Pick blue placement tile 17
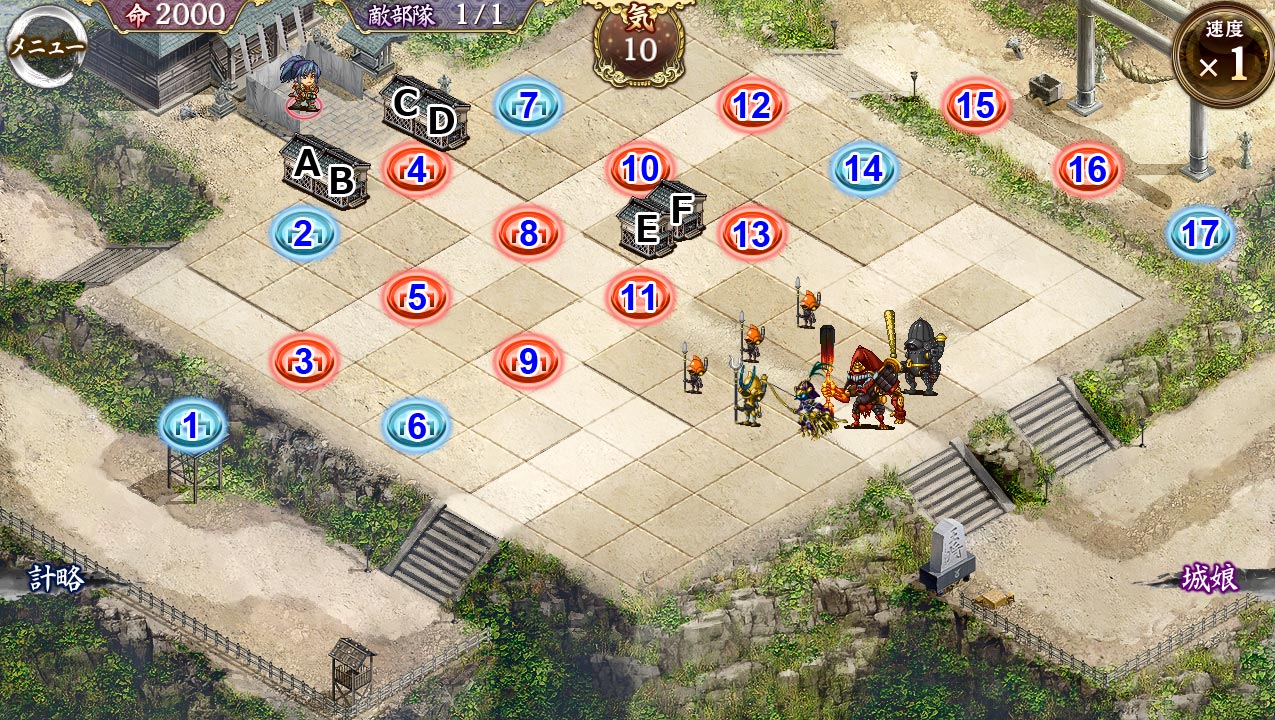 tap(1200, 234)
